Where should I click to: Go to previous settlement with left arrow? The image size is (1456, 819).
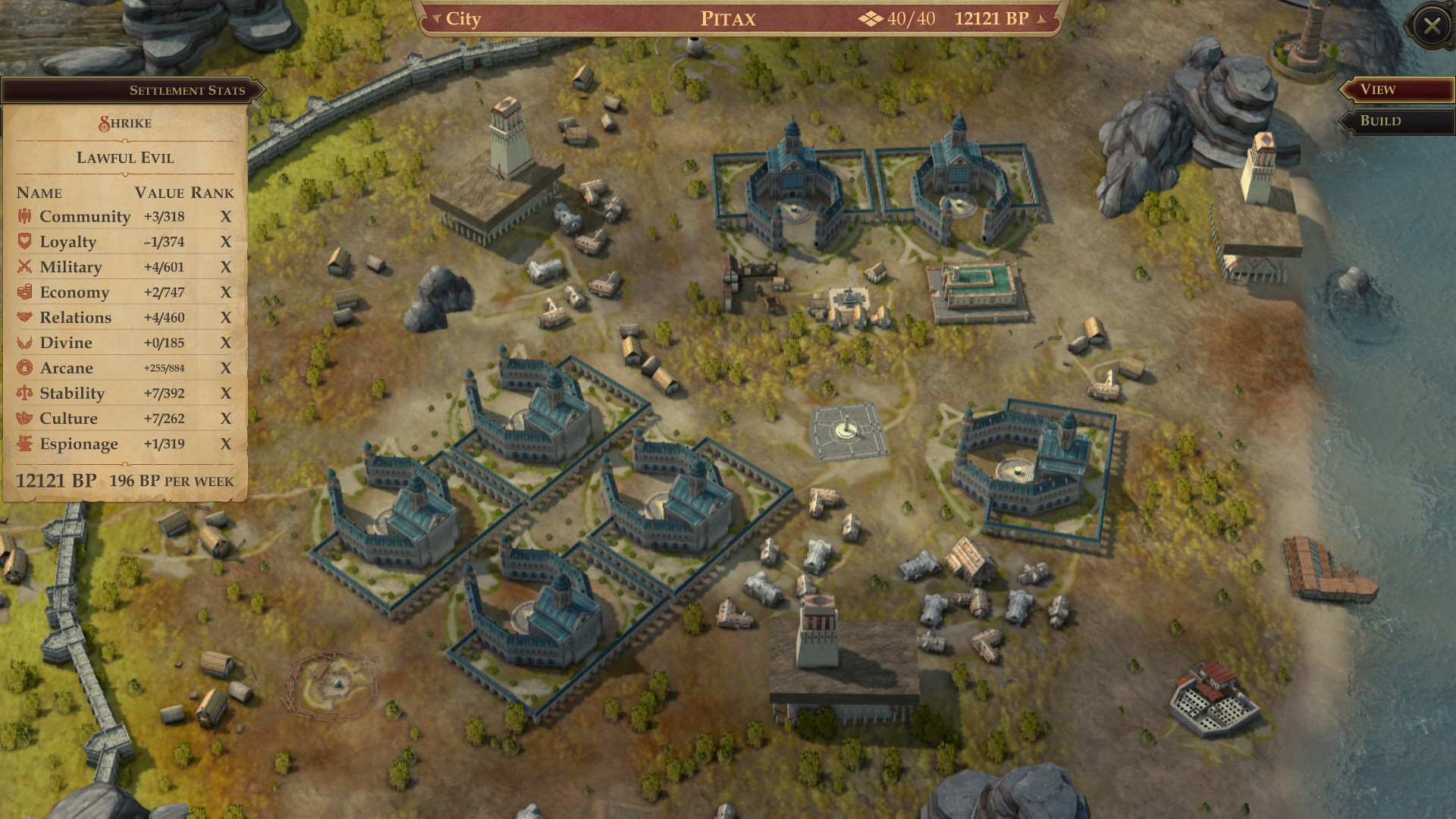coord(436,19)
